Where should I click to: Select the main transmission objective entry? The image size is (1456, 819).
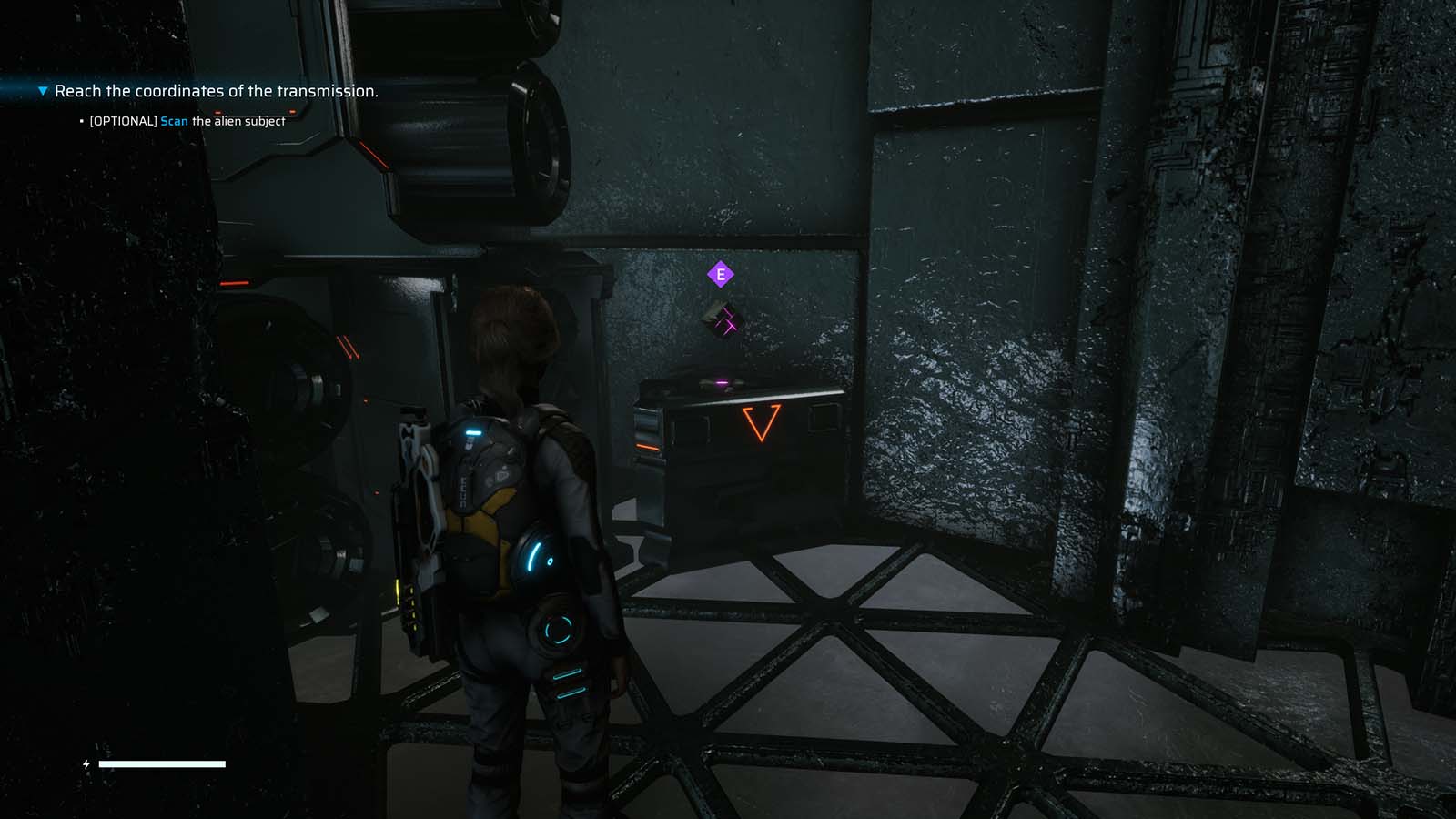pos(216,91)
